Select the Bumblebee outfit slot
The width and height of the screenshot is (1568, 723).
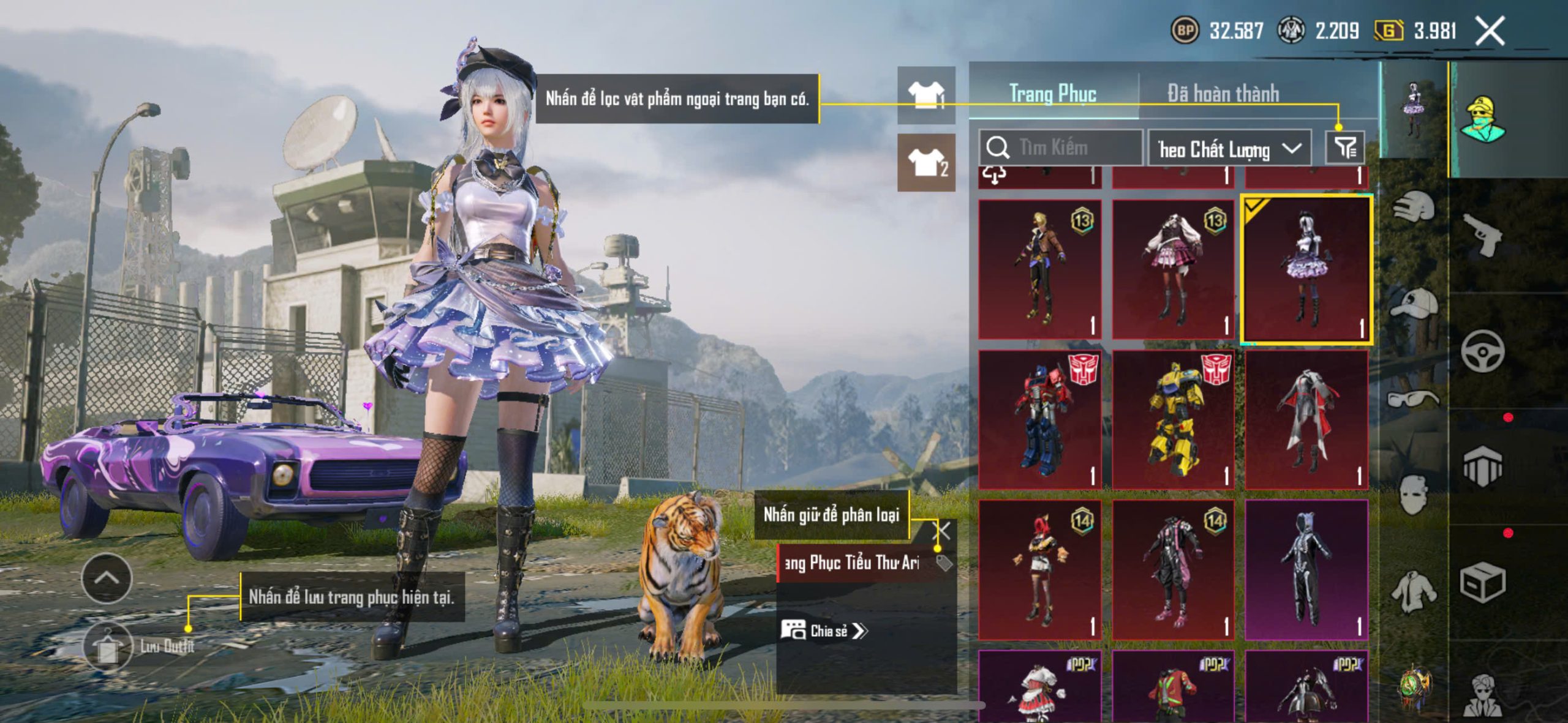1173,419
